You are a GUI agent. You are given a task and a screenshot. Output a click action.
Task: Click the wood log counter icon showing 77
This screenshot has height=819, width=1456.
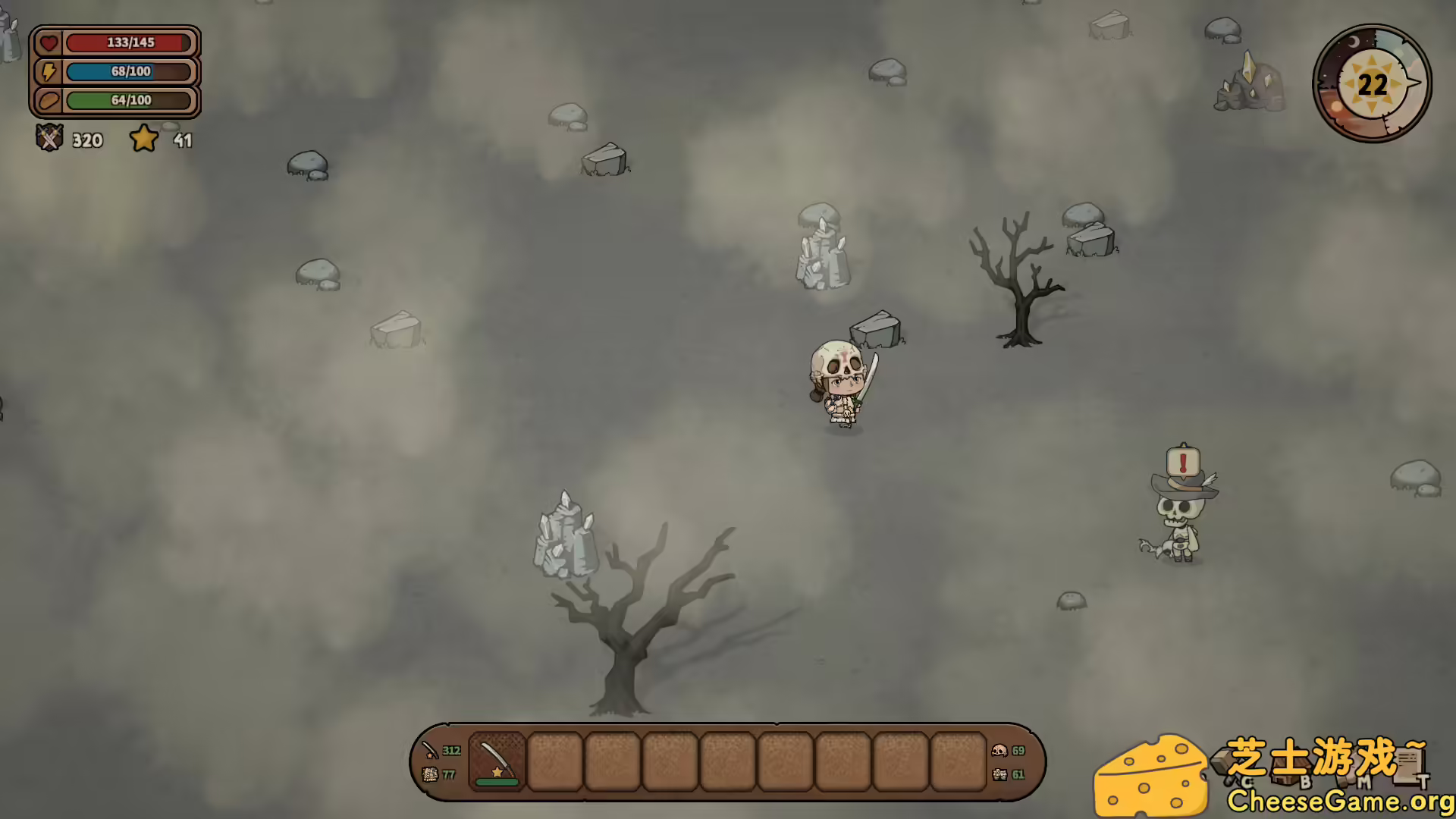[x=431, y=774]
